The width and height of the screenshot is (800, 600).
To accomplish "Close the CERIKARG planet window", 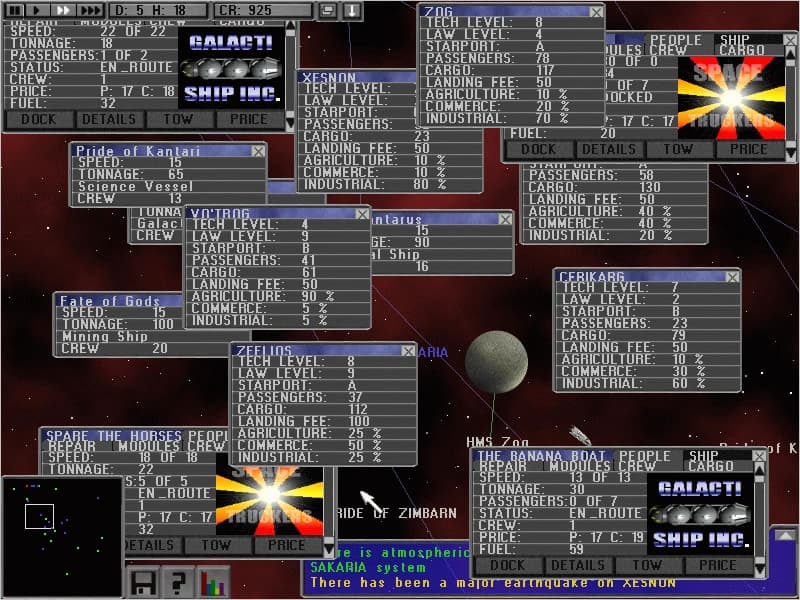I will click(x=732, y=276).
